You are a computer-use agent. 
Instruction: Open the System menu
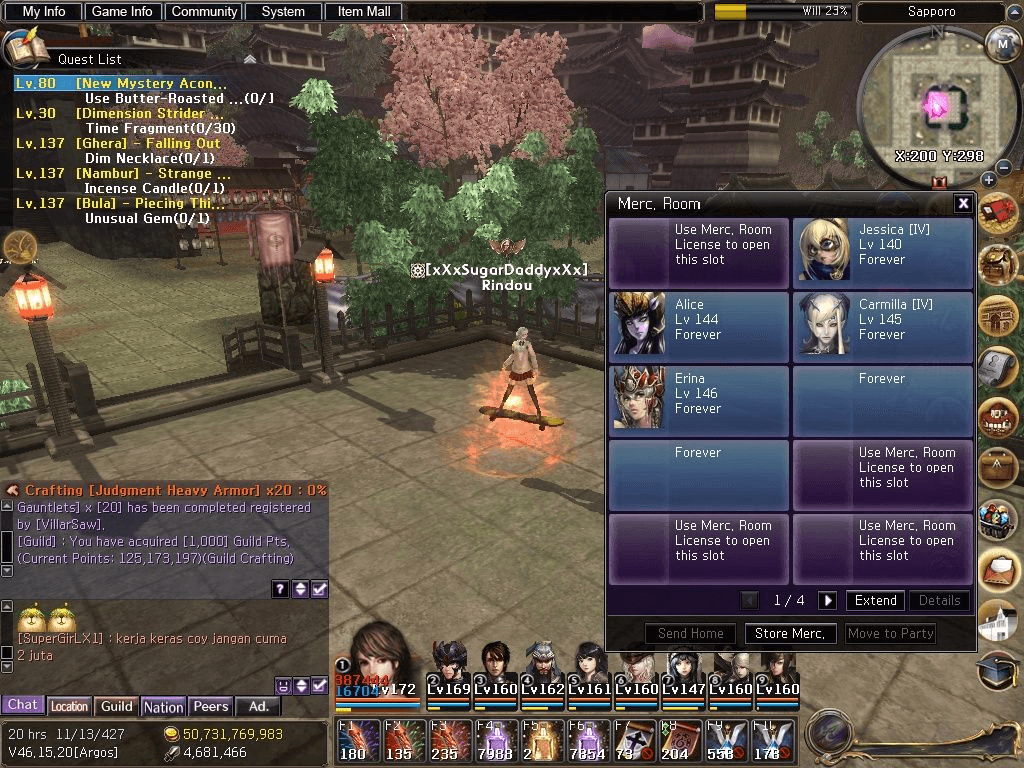pos(283,12)
